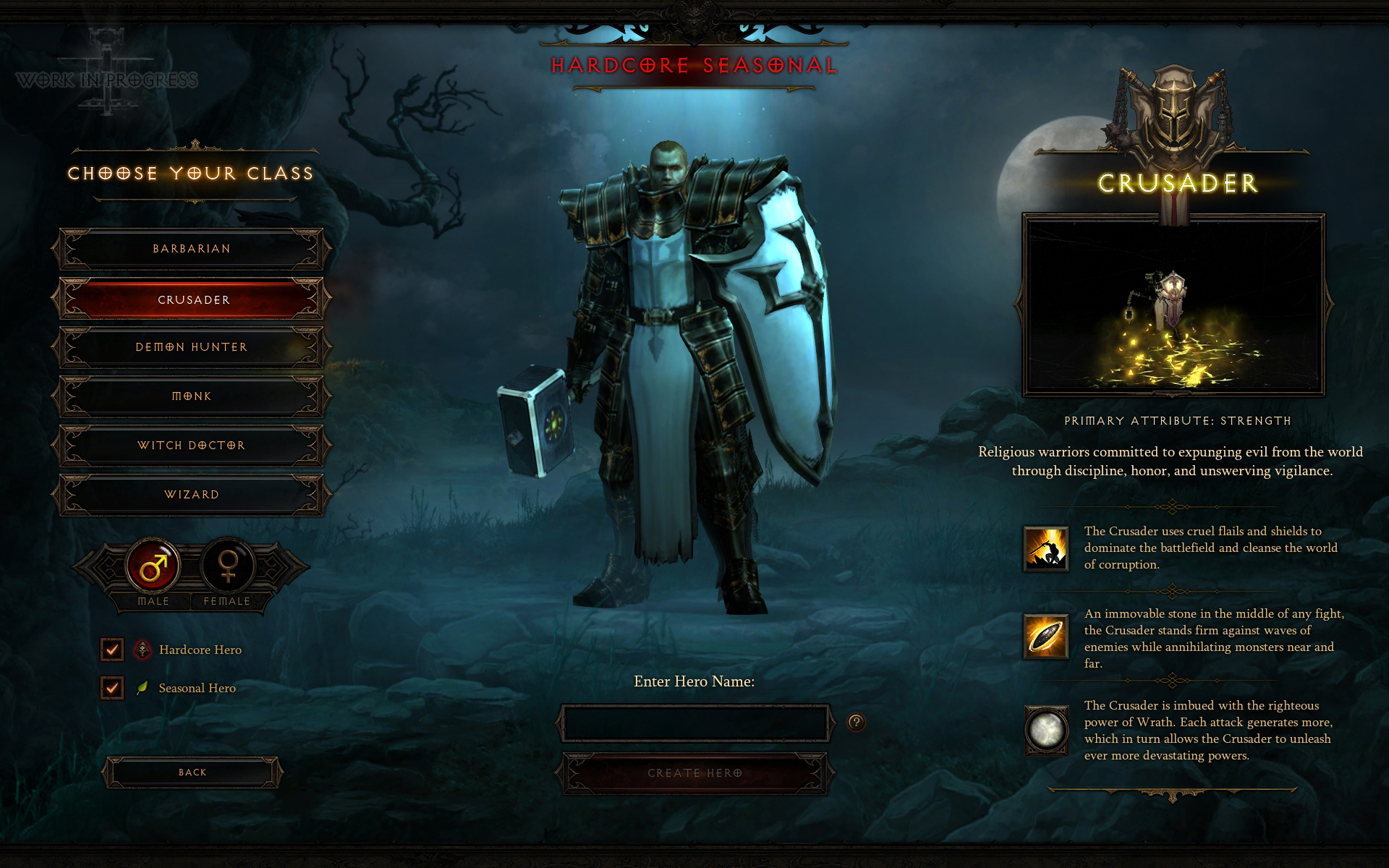This screenshot has width=1389, height=868.
Task: Select the Wizard class
Action: (192, 495)
